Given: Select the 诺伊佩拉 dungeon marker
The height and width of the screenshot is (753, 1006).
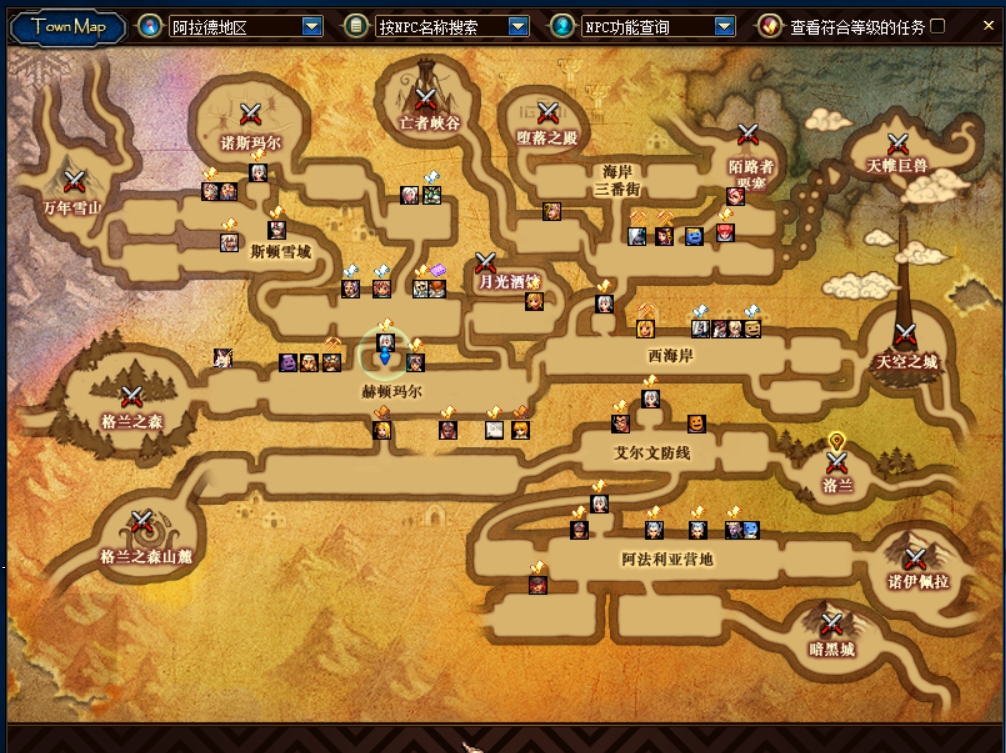Looking at the screenshot, I should (x=915, y=559).
